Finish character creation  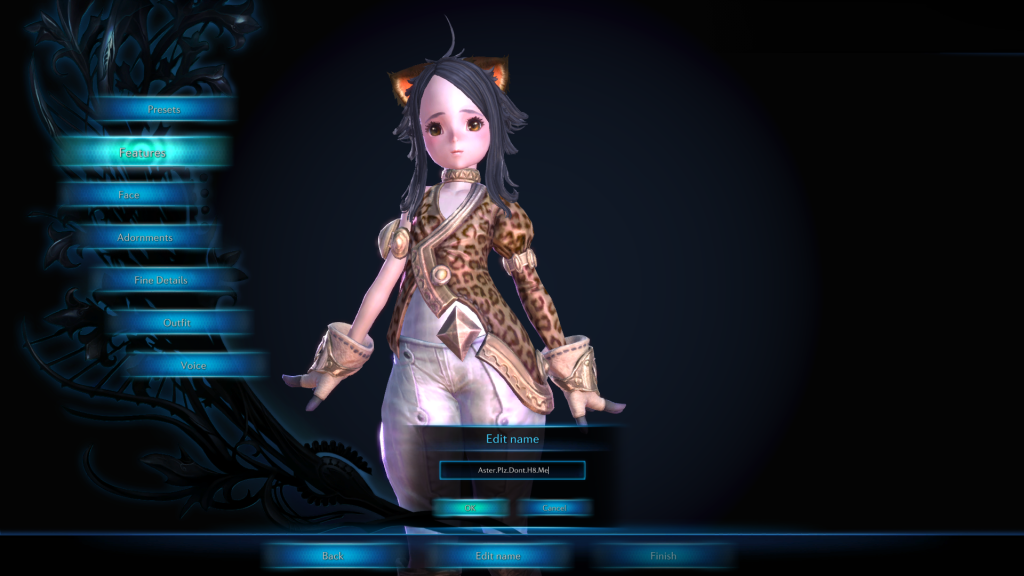tap(663, 556)
